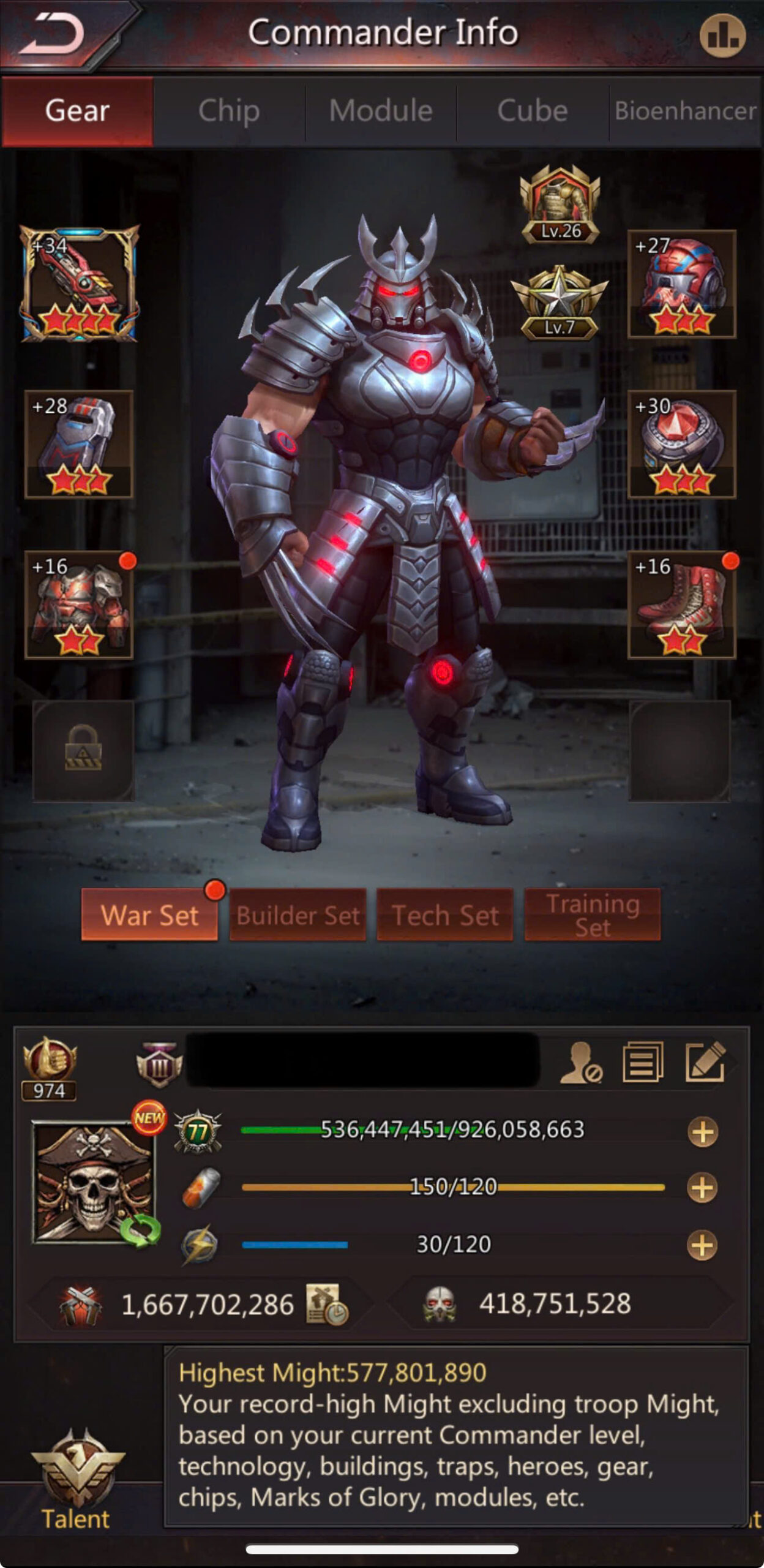Show the Bioenhancer tab
The image size is (764, 1568).
pyautogui.click(x=685, y=111)
